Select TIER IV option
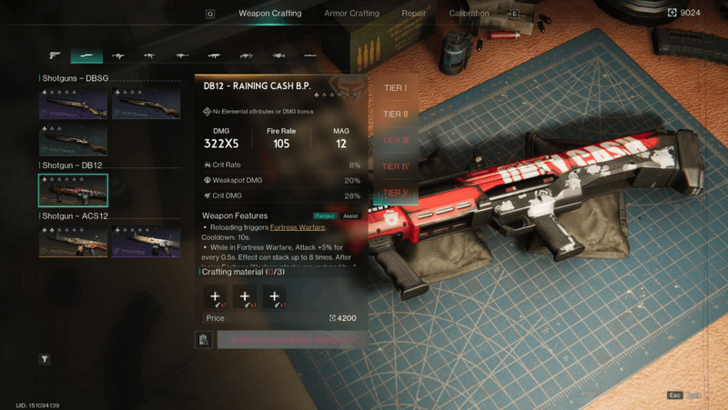The height and width of the screenshot is (410, 728). click(395, 167)
